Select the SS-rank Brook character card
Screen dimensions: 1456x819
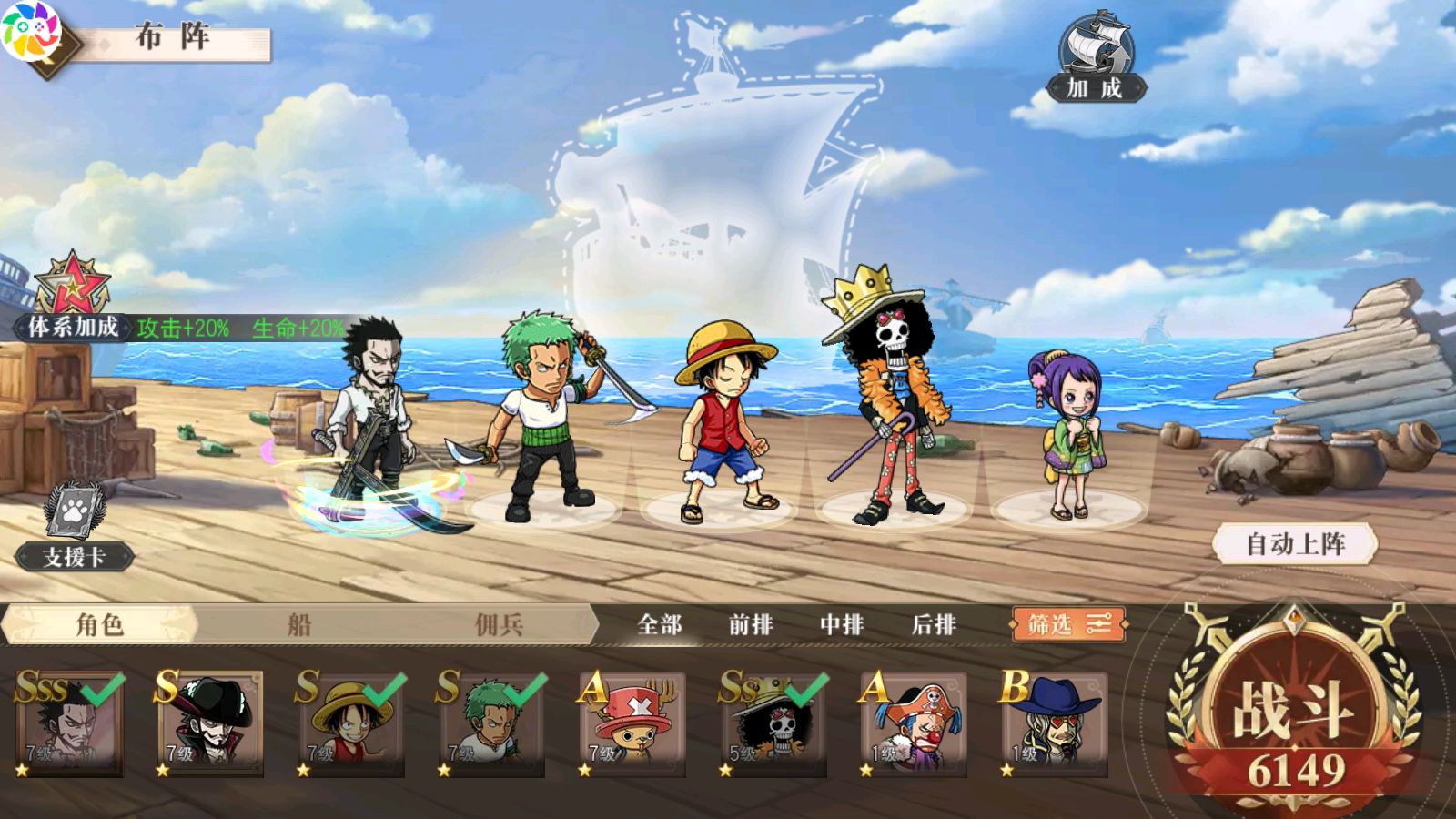pyautogui.click(x=773, y=724)
